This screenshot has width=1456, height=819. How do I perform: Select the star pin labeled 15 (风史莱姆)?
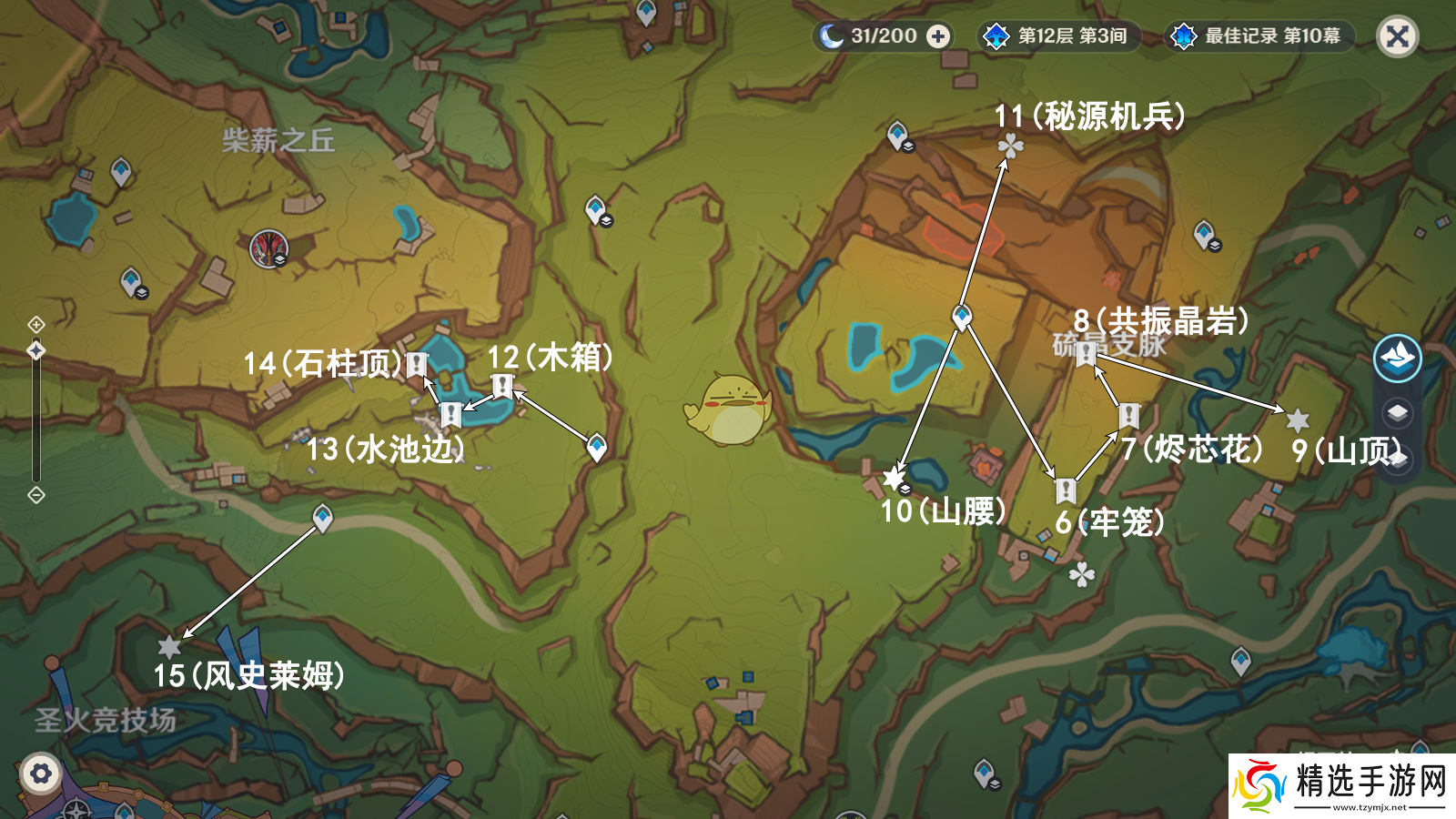pos(169,647)
